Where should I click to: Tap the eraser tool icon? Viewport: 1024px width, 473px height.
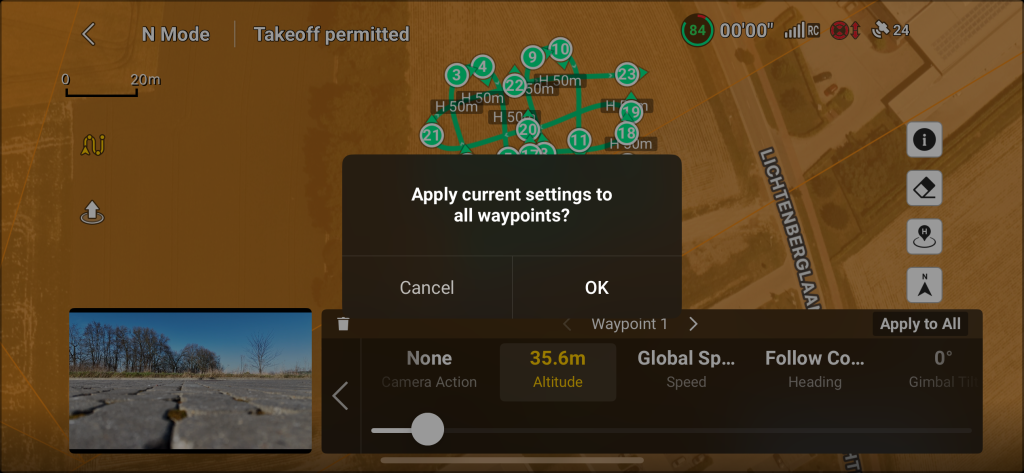pos(924,188)
